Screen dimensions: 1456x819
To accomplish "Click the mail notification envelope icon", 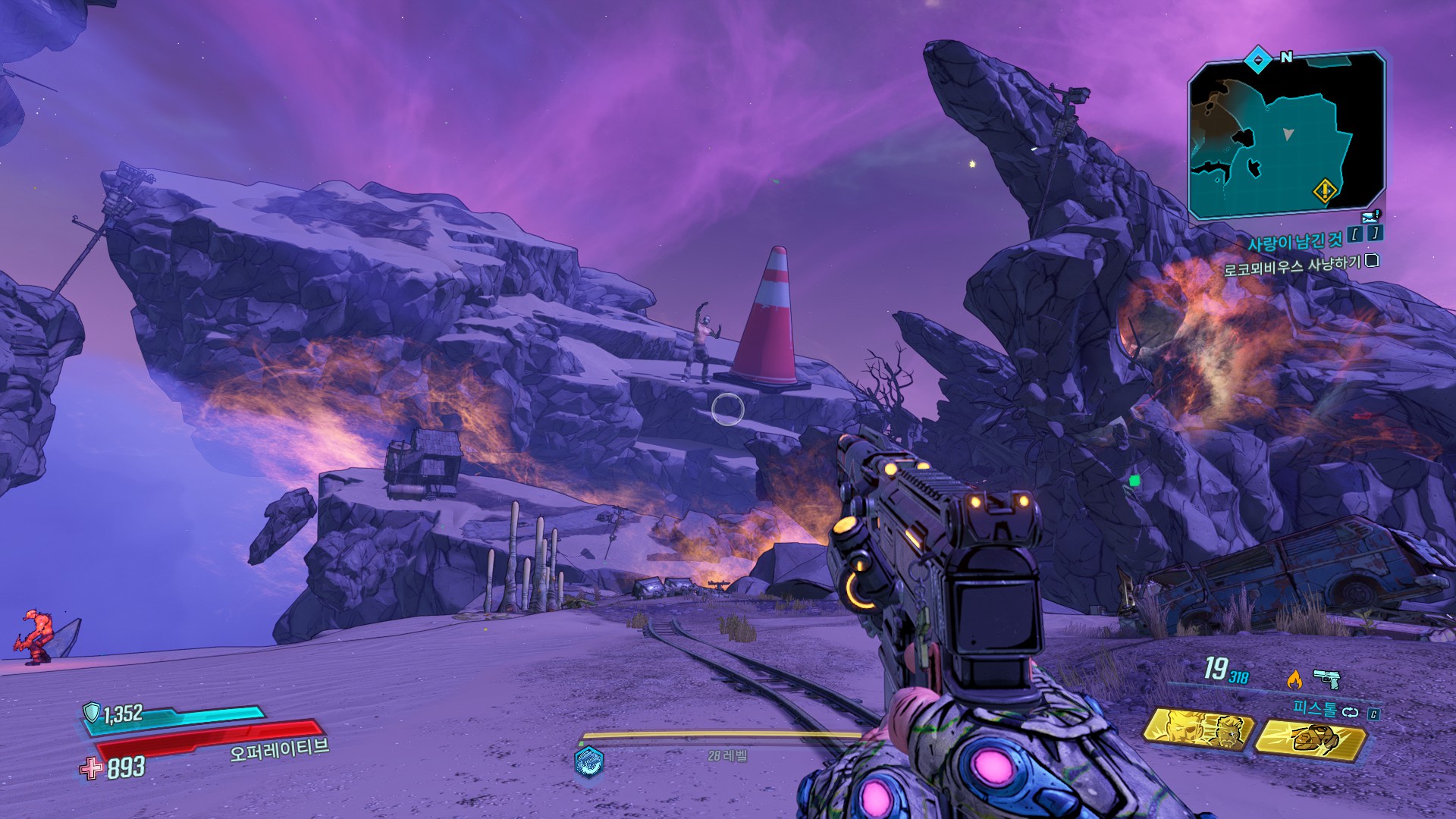I will pyautogui.click(x=1370, y=217).
